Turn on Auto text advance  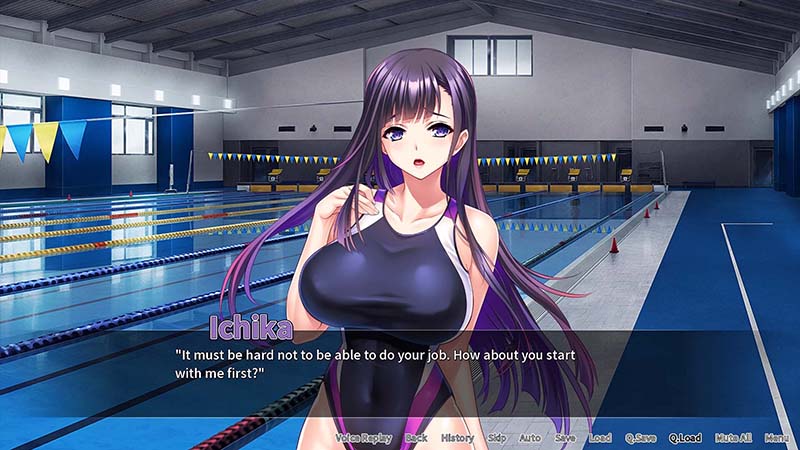pos(530,438)
